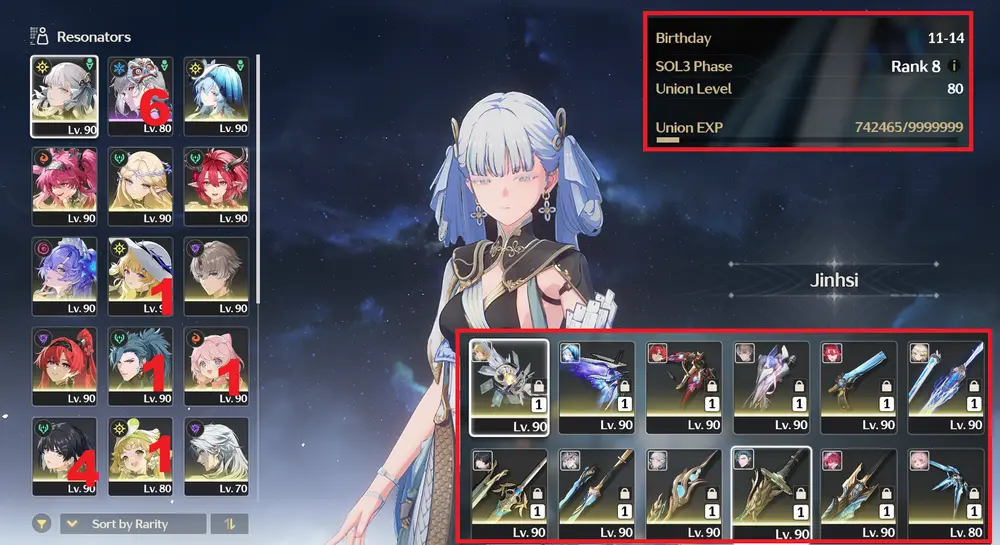The image size is (1000, 545).
Task: Pick the Lv. 80 weapon slot
Action: coord(946,492)
